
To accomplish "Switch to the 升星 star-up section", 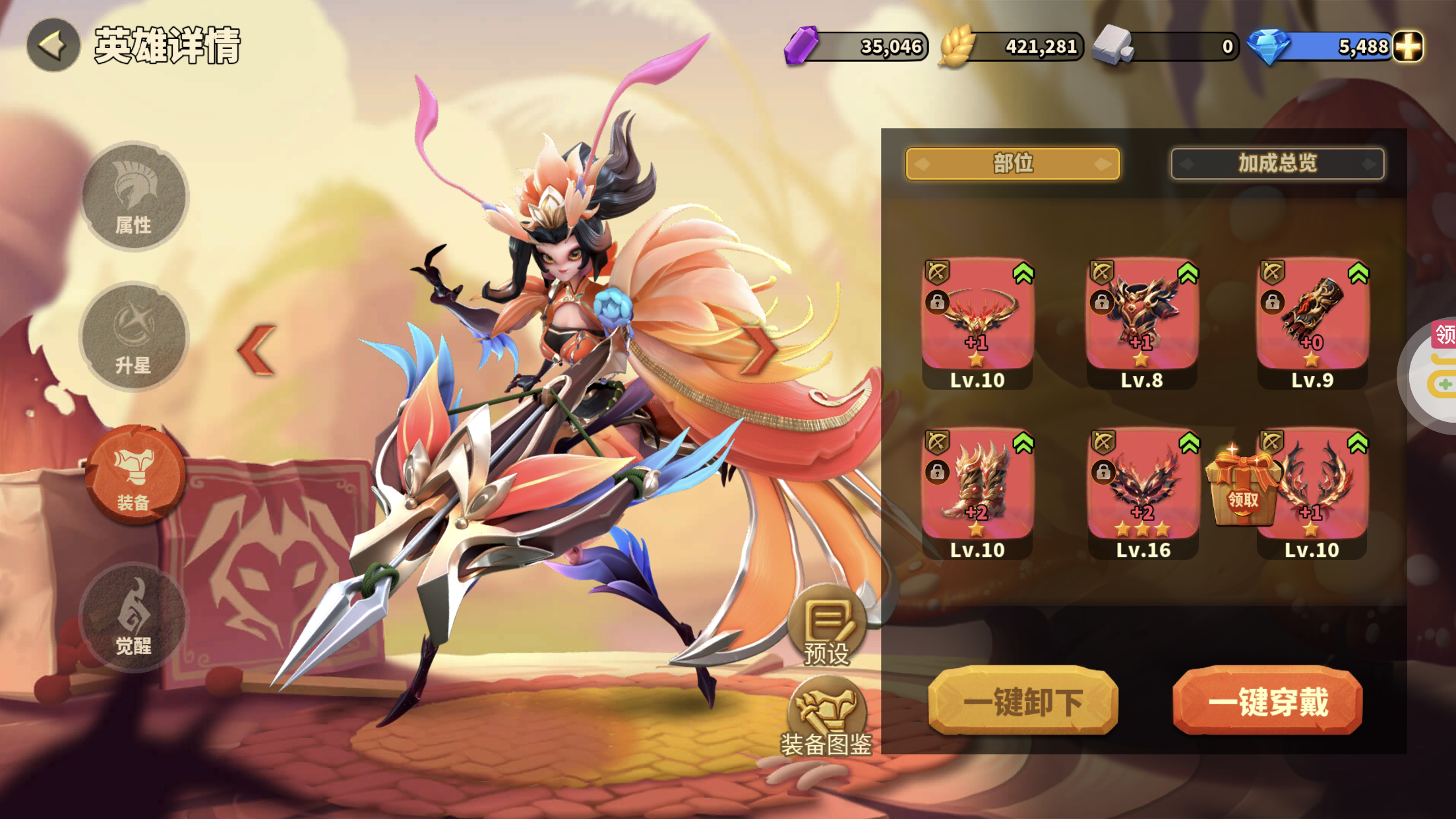I will point(134,337).
